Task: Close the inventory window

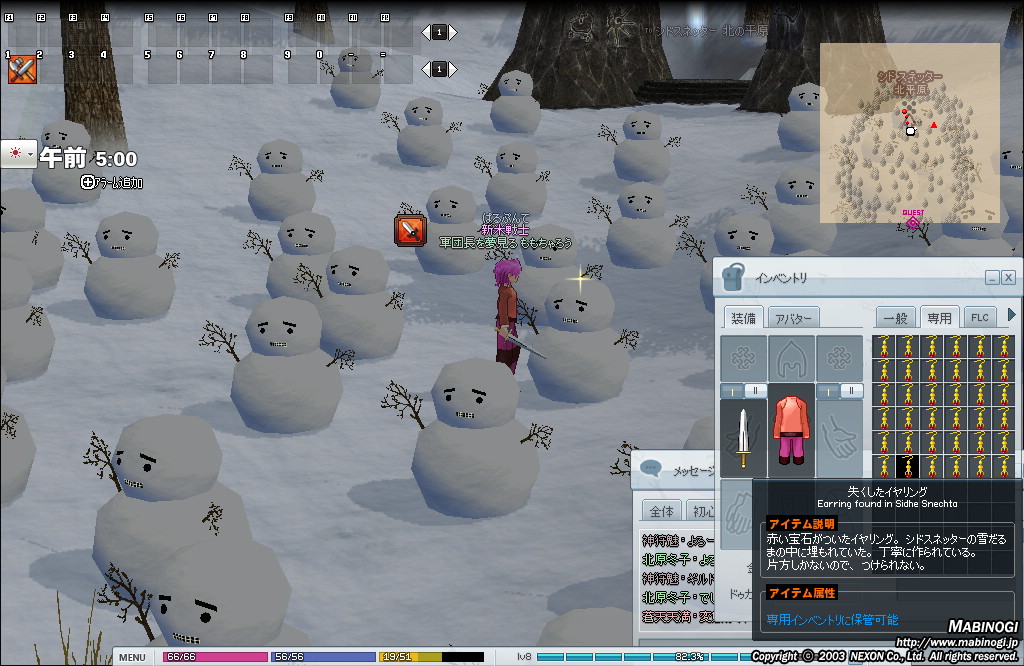Action: (1008, 278)
